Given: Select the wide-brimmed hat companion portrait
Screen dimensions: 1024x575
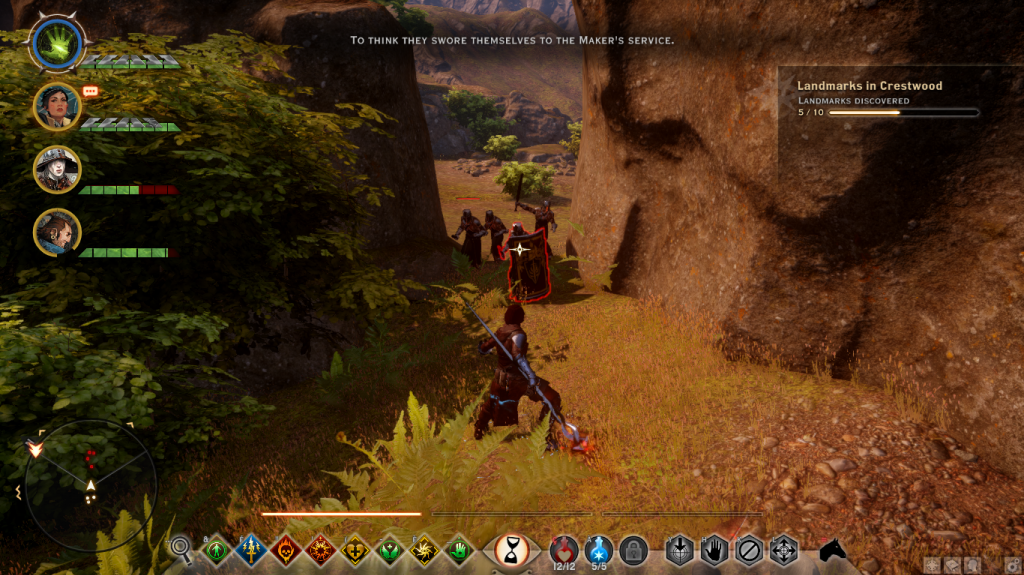Looking at the screenshot, I should (x=56, y=169).
